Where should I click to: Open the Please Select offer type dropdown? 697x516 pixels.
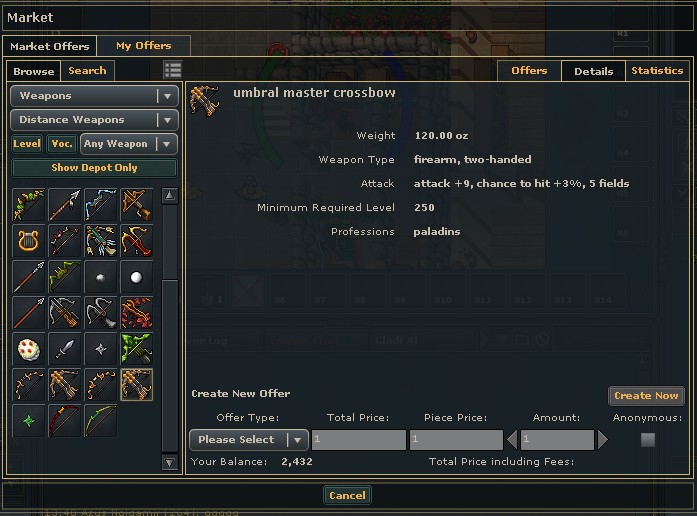[248, 440]
